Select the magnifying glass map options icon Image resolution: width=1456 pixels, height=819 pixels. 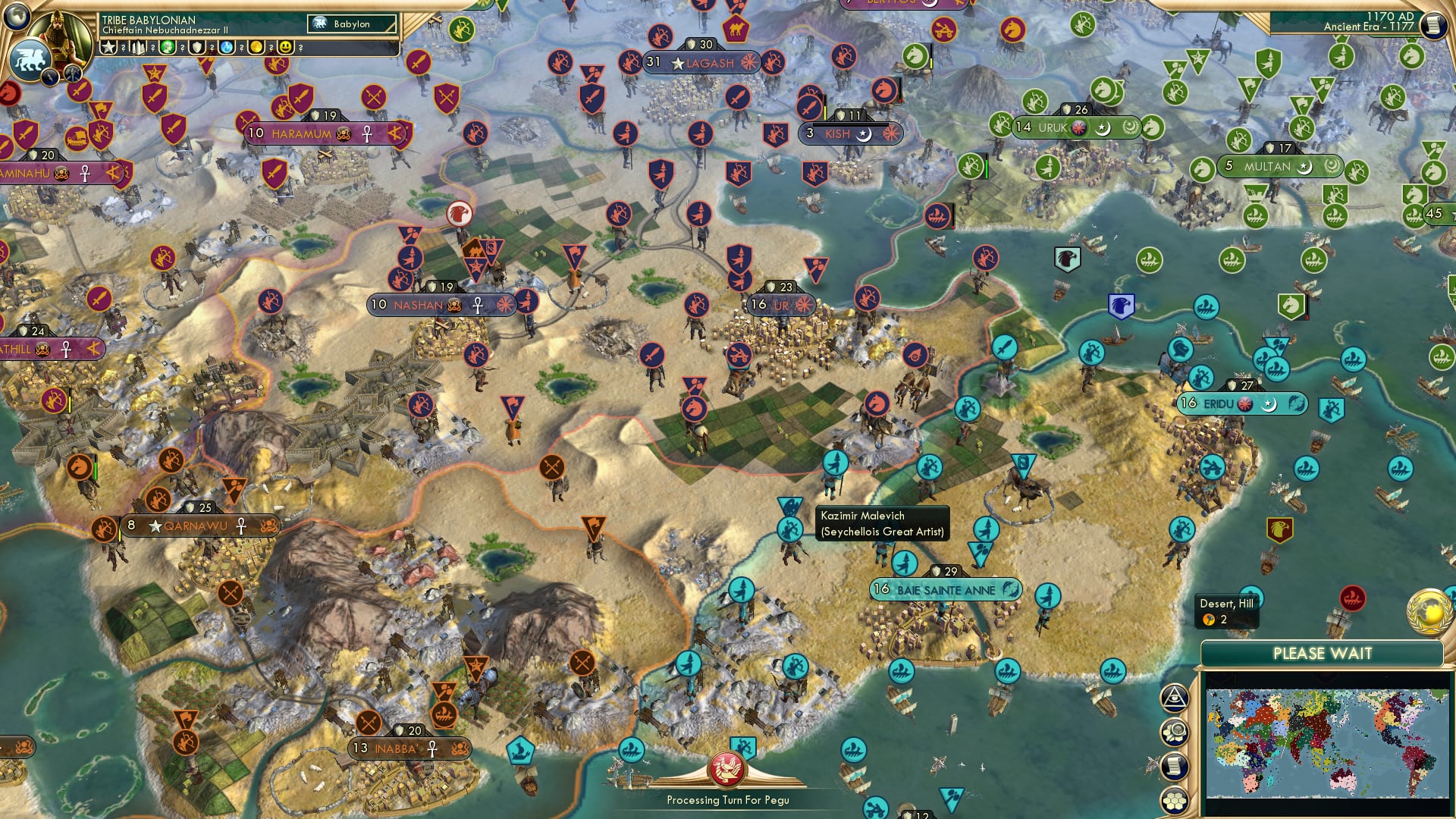point(1174,730)
